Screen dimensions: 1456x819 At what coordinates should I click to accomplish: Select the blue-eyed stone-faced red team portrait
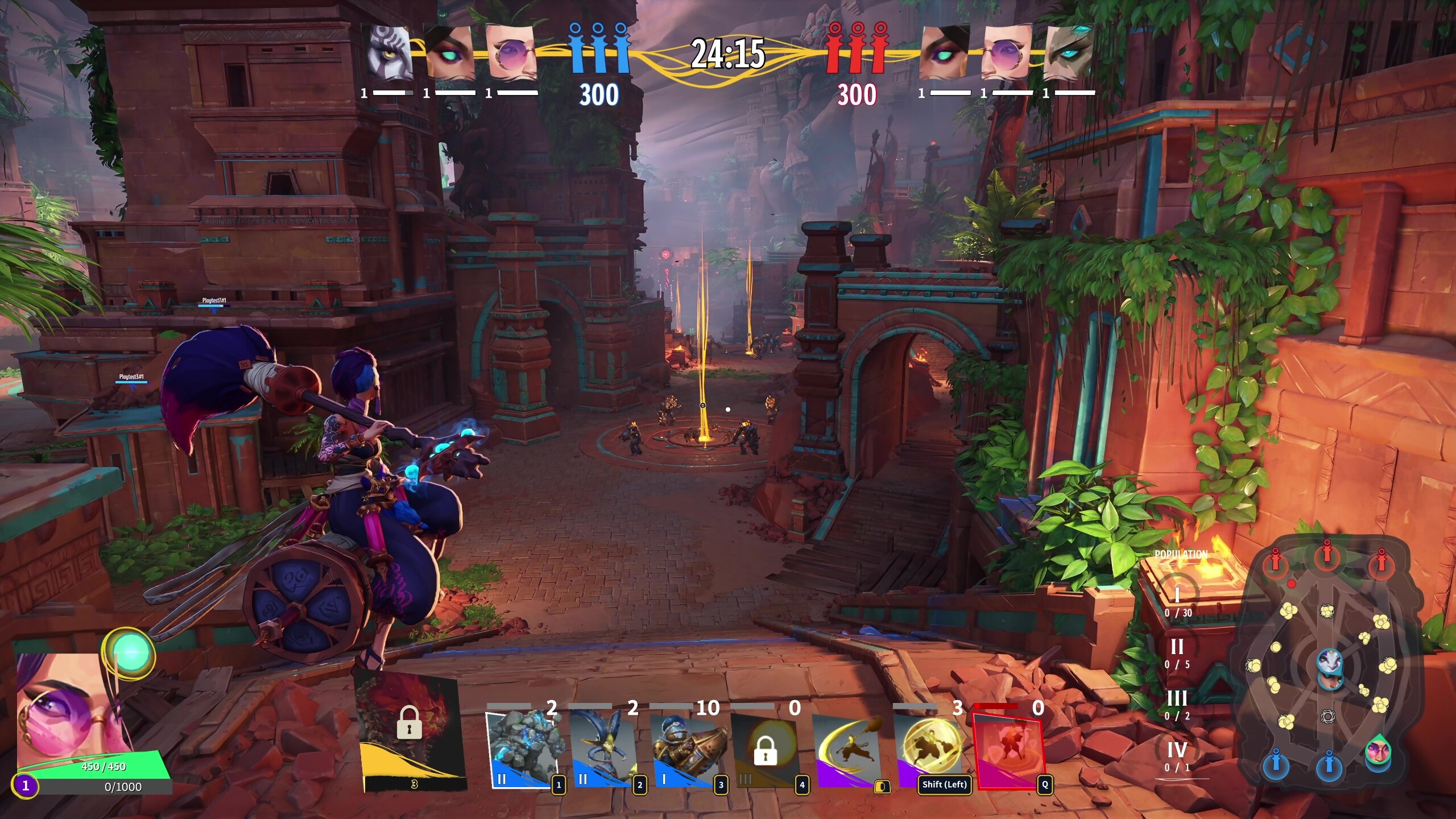point(1069,54)
